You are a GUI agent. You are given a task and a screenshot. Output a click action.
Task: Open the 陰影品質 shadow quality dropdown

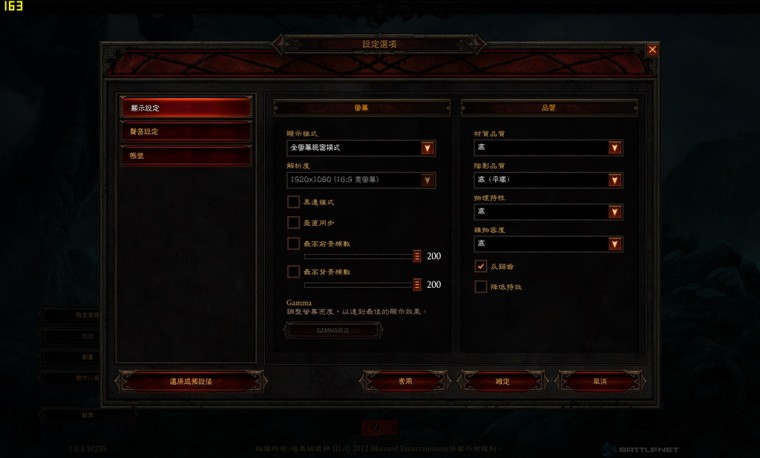pyautogui.click(x=548, y=180)
